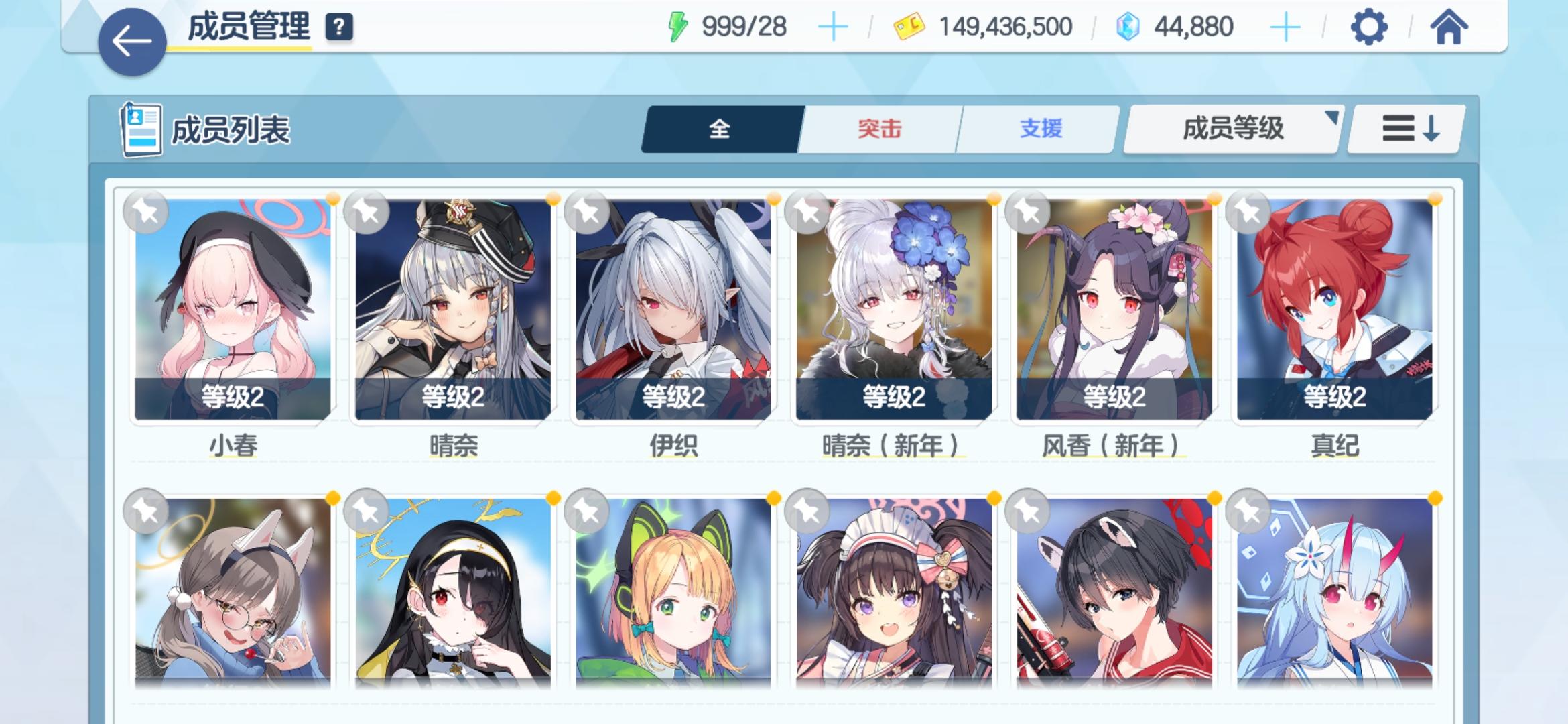Click the lightning AP energy icon
The height and width of the screenshot is (724, 1568).
pos(677,25)
